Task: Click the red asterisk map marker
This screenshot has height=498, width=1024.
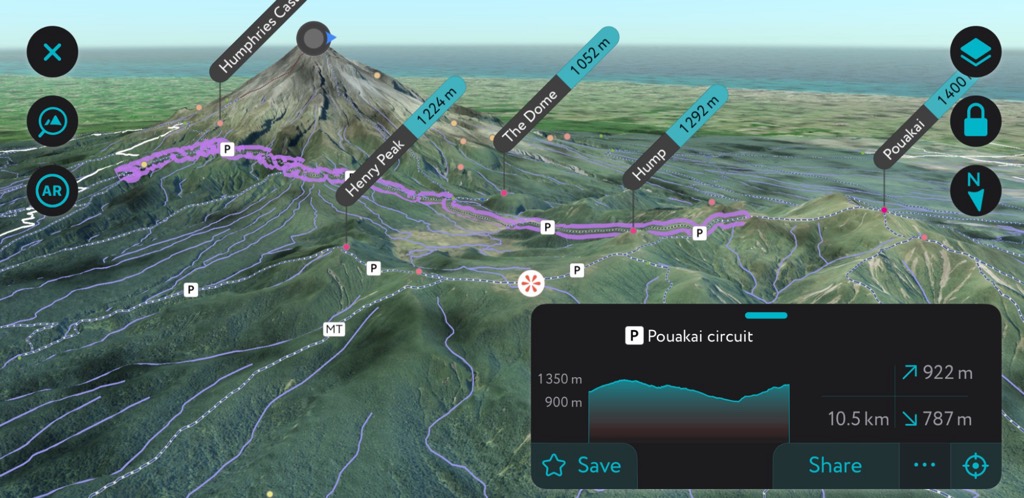Action: (529, 283)
